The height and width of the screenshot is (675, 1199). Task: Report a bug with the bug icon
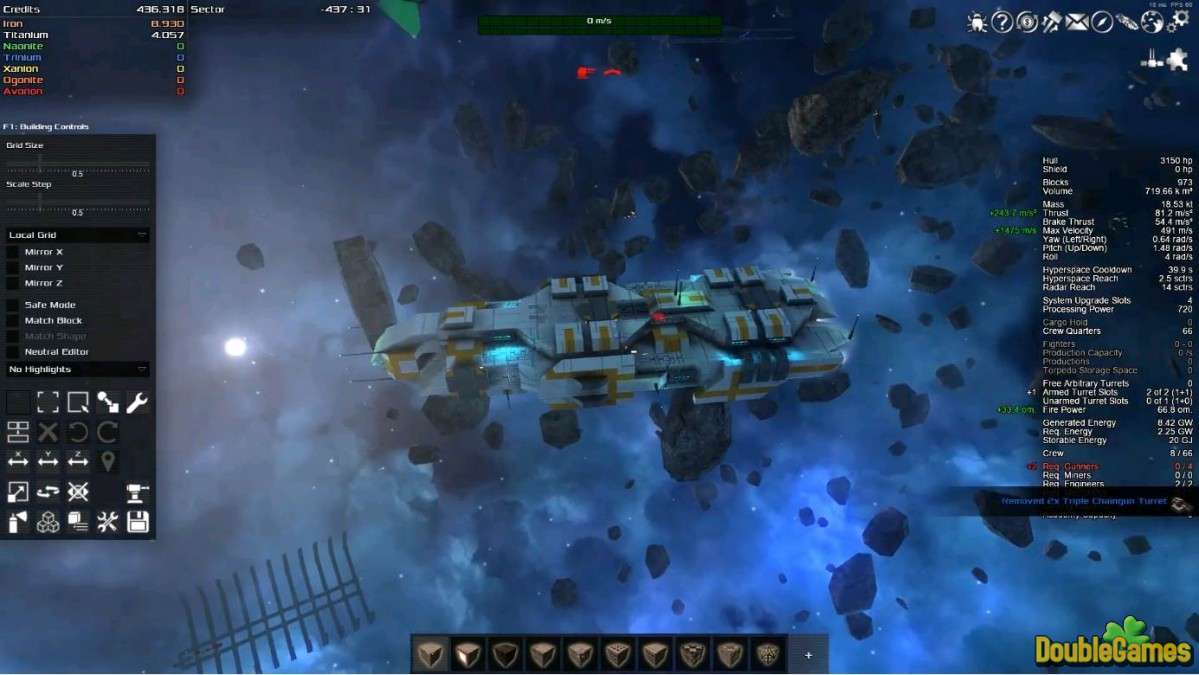point(977,22)
